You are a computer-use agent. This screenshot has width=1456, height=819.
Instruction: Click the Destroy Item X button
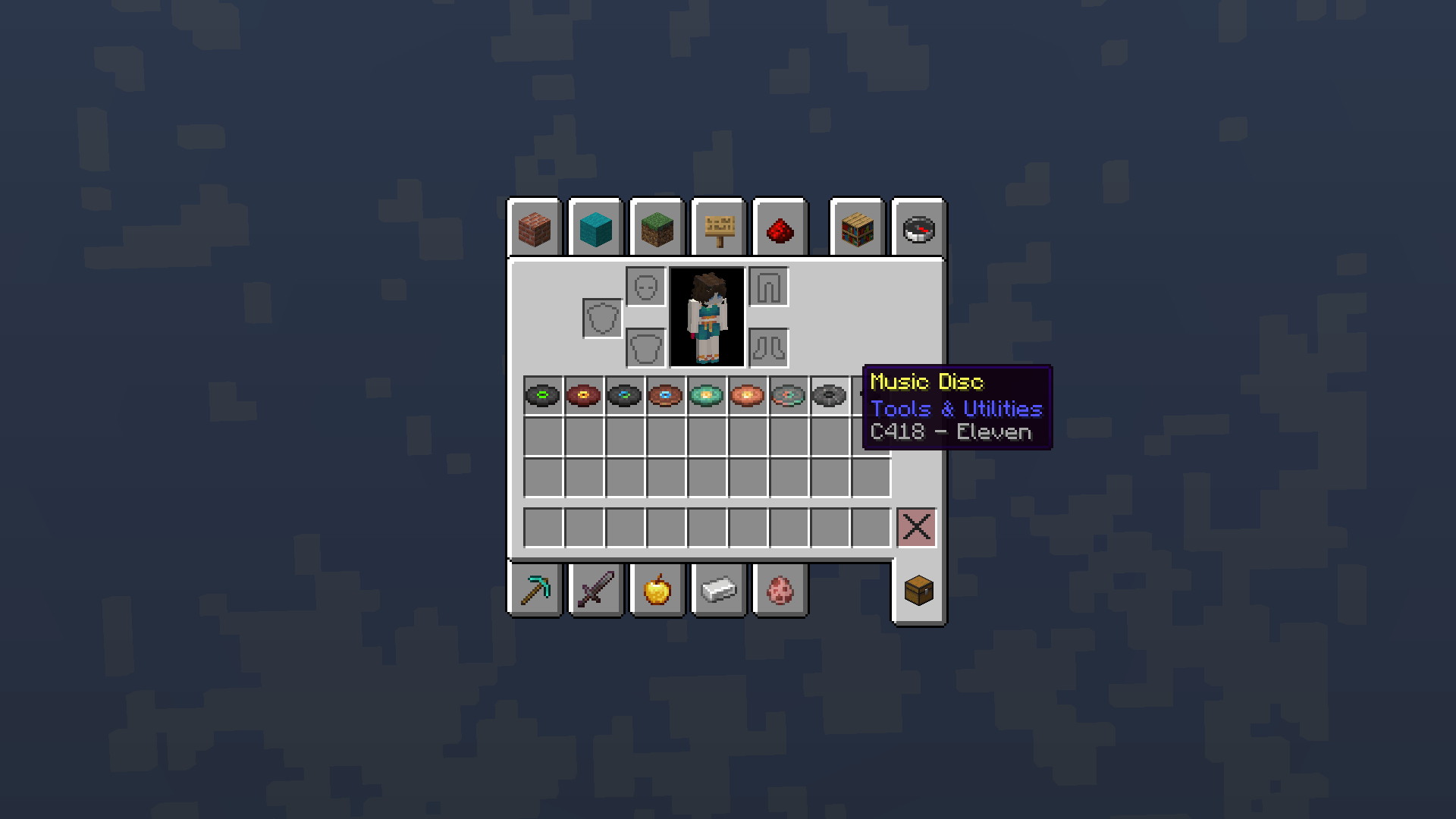(917, 529)
